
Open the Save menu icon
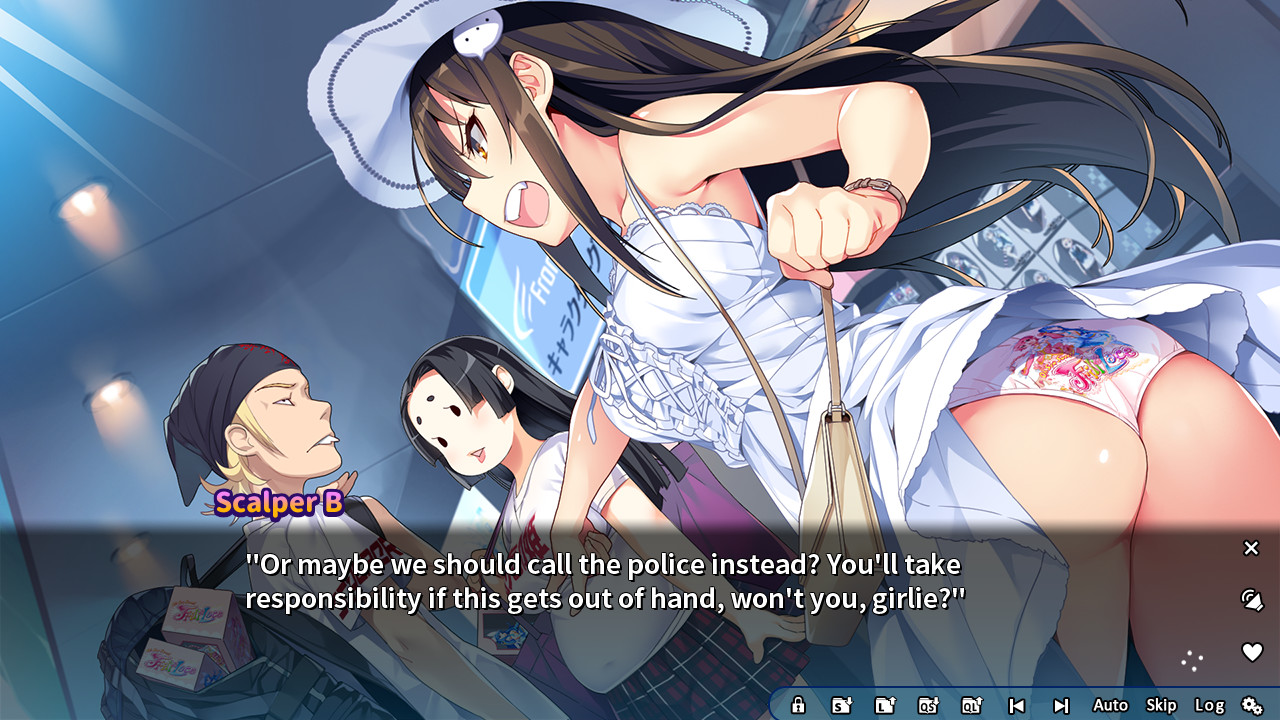click(x=842, y=705)
